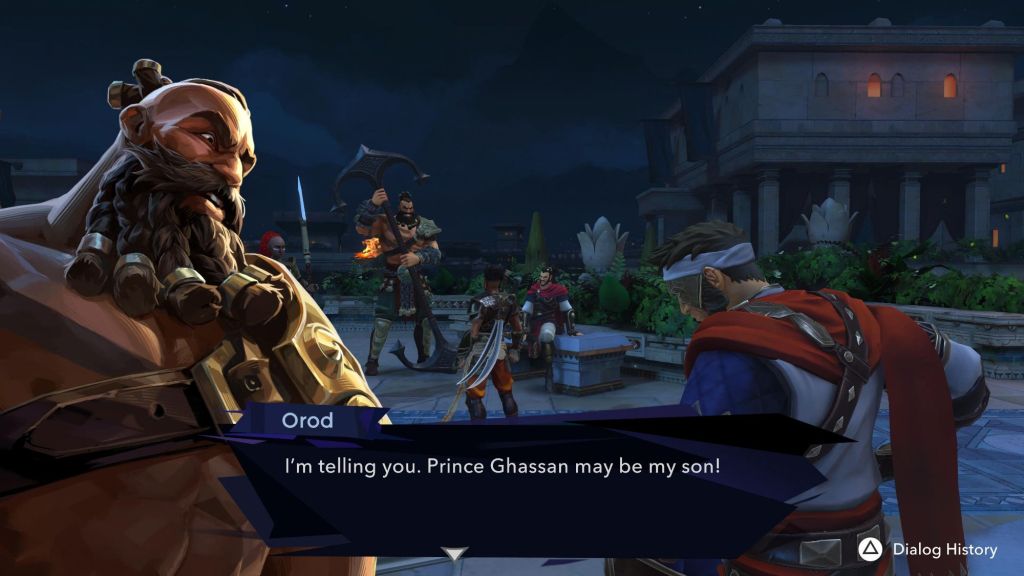Click Orod's dialogue text box

[x=520, y=480]
